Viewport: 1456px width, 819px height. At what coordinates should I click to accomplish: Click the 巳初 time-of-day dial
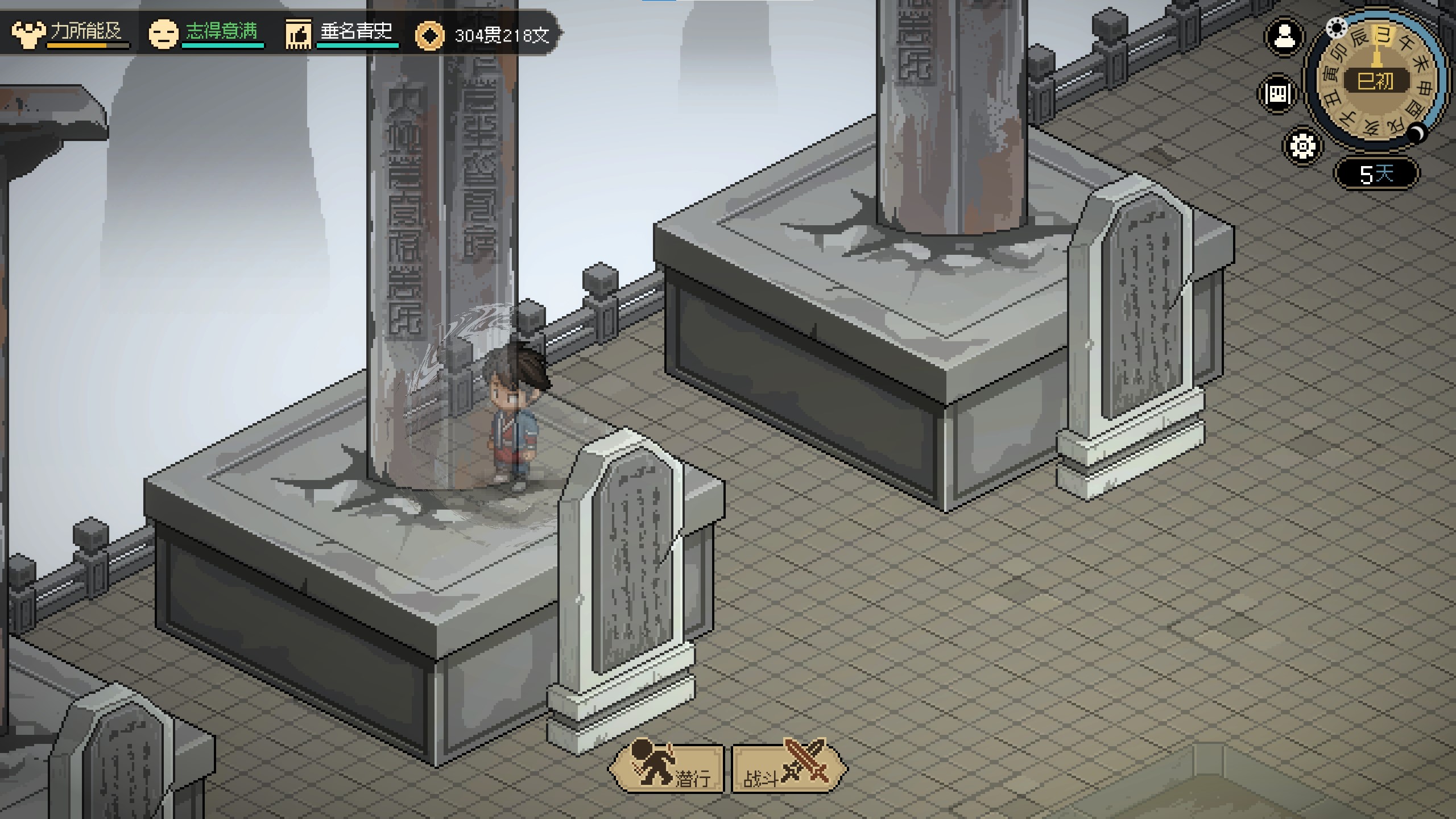point(1376,81)
